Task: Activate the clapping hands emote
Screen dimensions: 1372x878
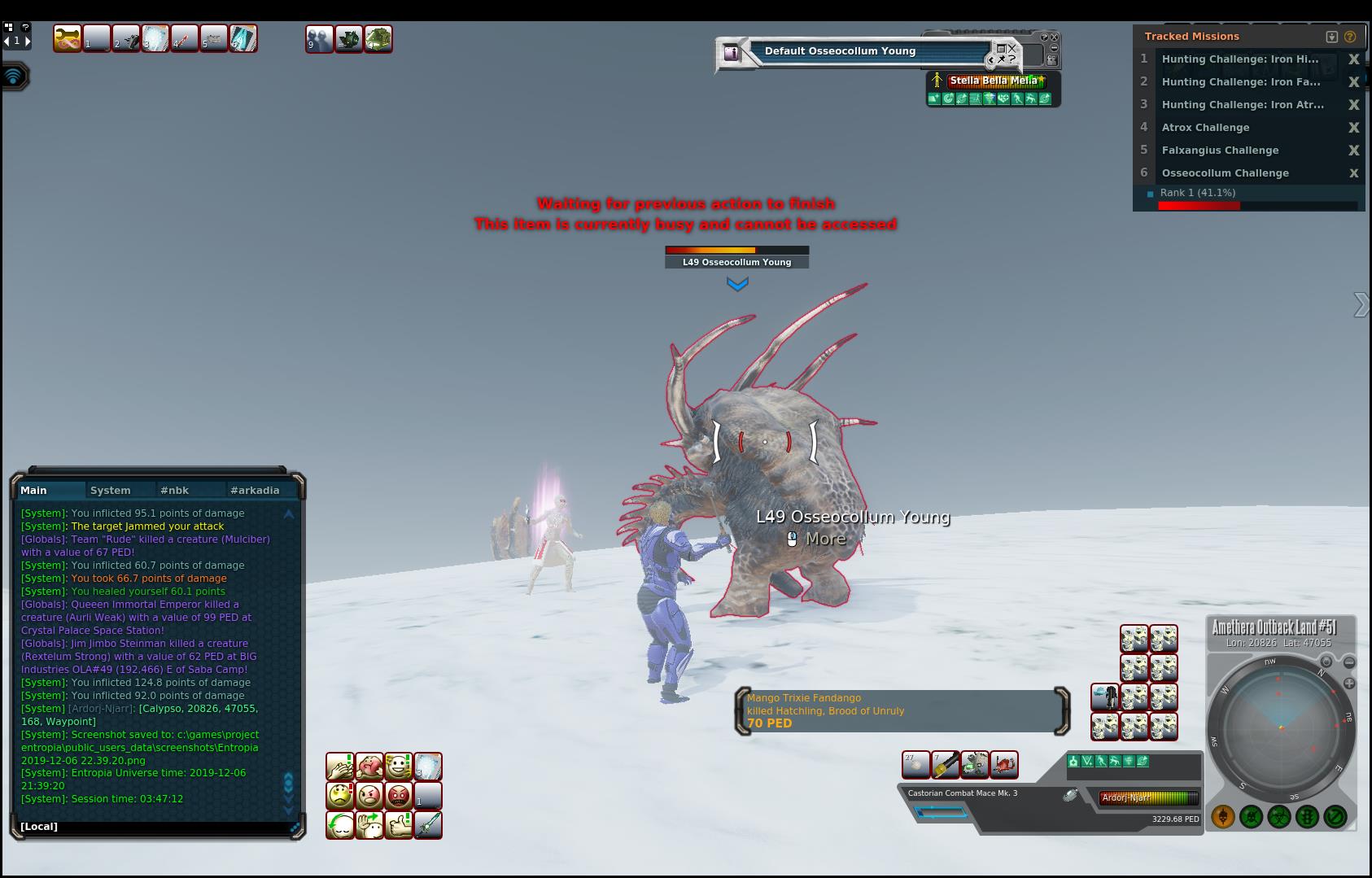Action: point(340,767)
